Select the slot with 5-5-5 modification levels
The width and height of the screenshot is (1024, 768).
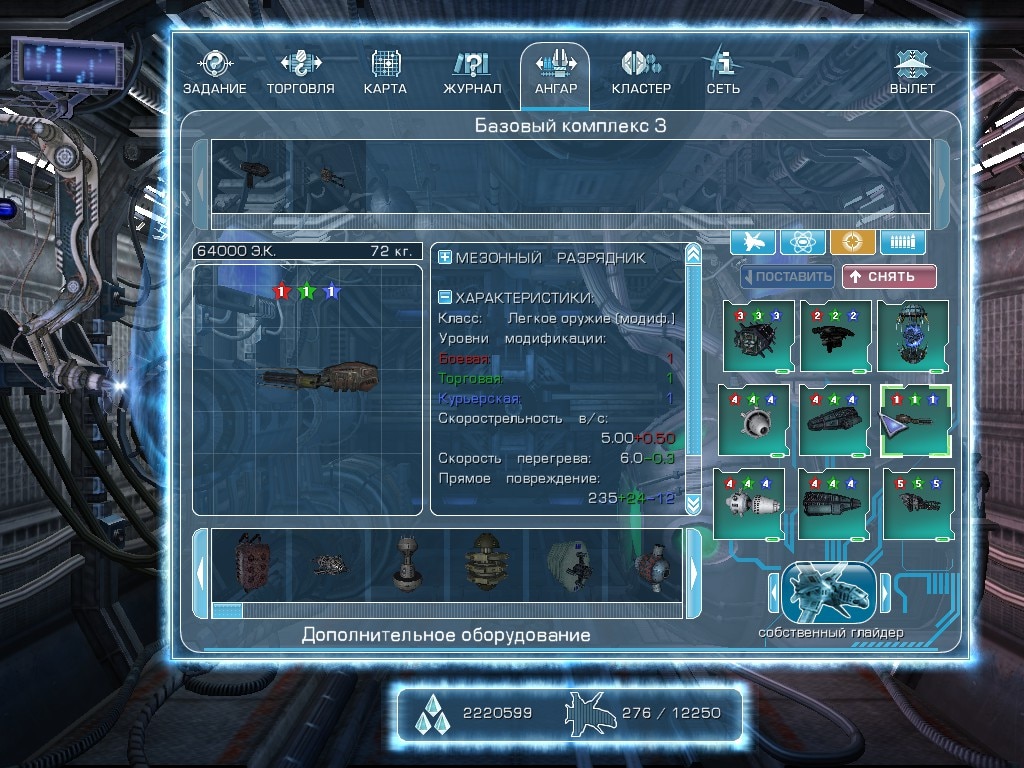[x=918, y=503]
